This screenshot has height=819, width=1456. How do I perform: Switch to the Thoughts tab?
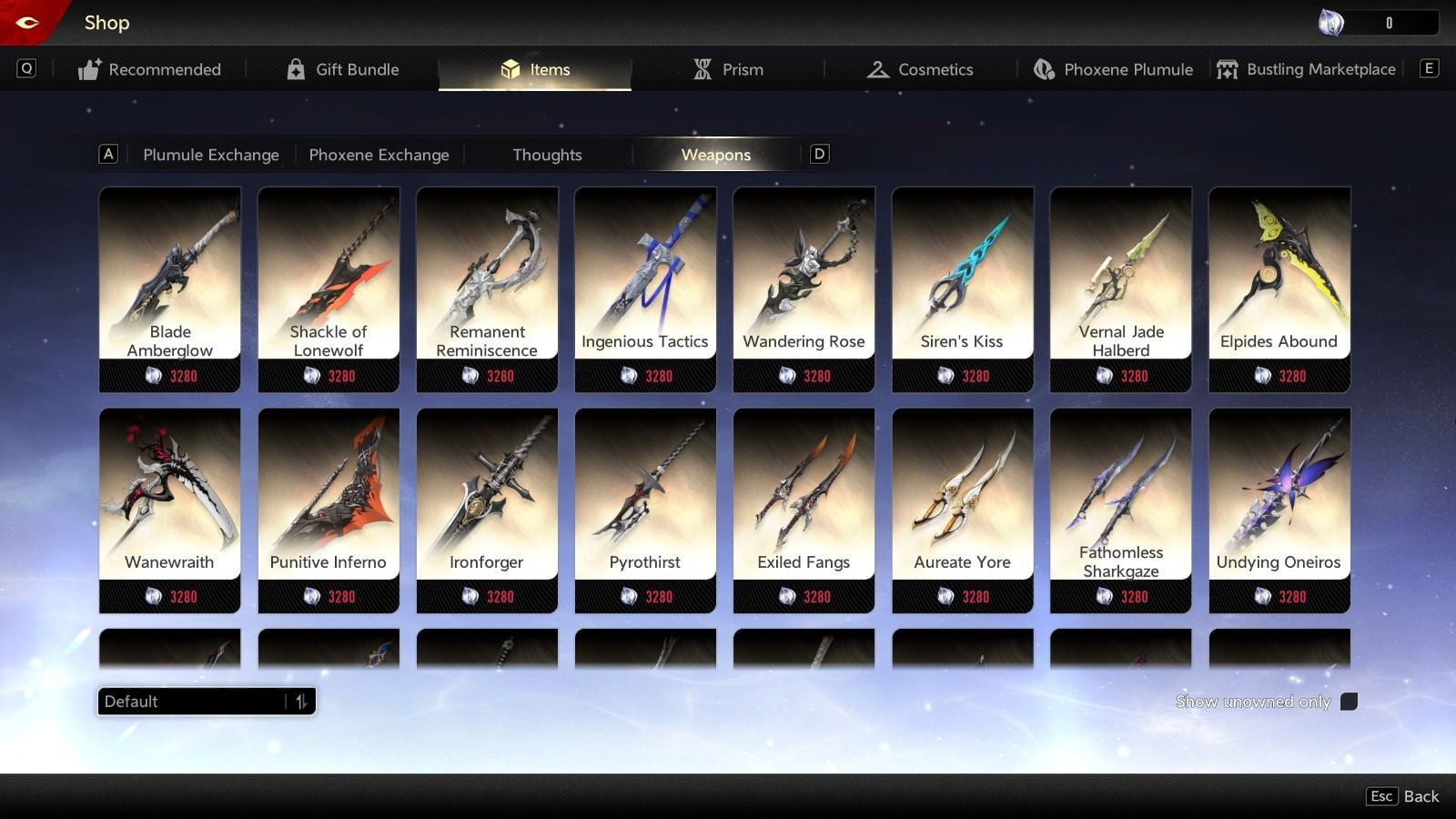click(546, 155)
